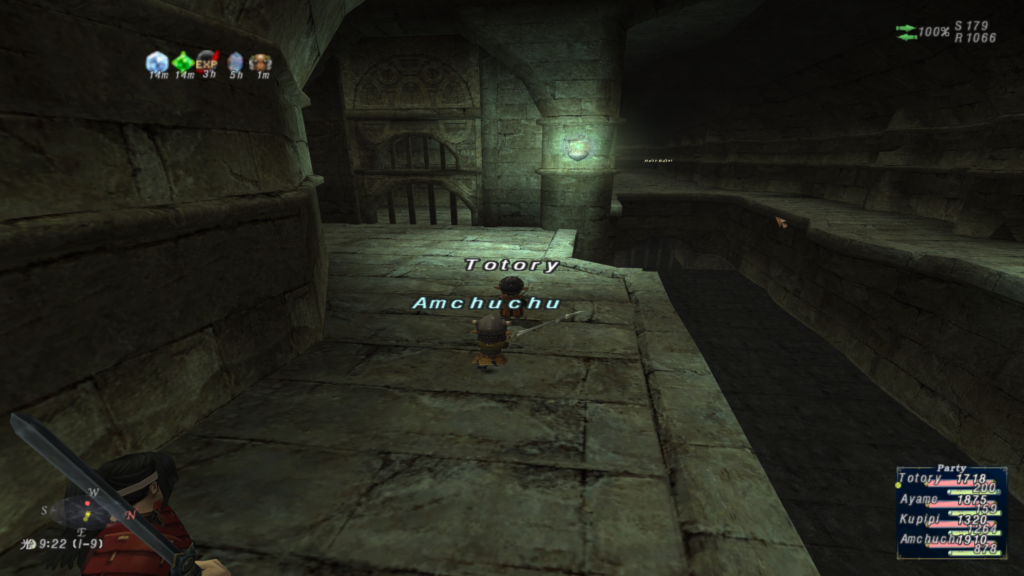Select the blue crystal status icon
Viewport: 1024px width, 576px height.
(x=157, y=62)
